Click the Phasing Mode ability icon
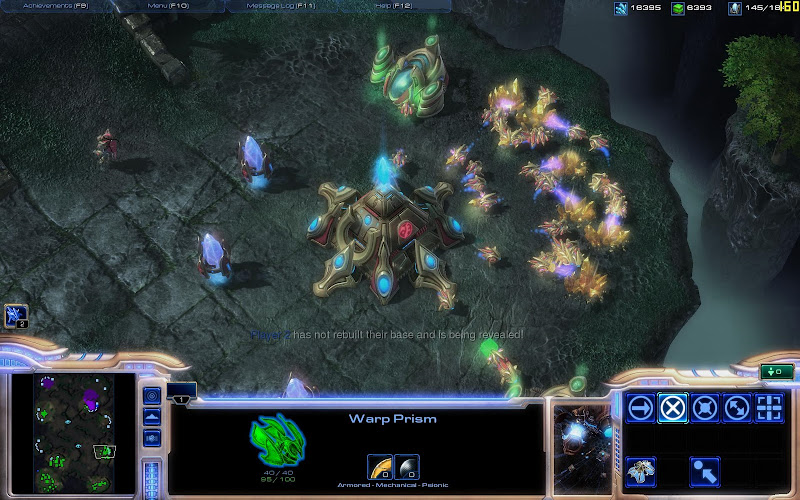The width and height of the screenshot is (800, 500). (641, 469)
